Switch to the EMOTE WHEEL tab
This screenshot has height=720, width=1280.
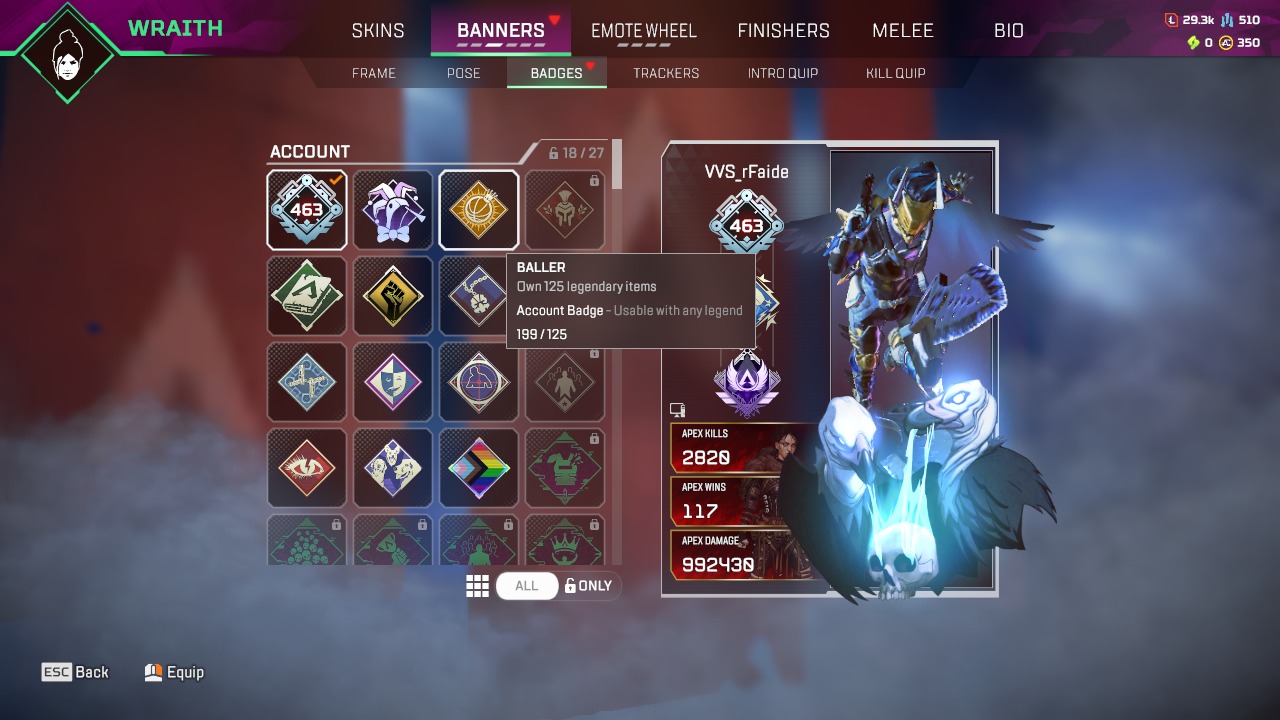coord(643,30)
